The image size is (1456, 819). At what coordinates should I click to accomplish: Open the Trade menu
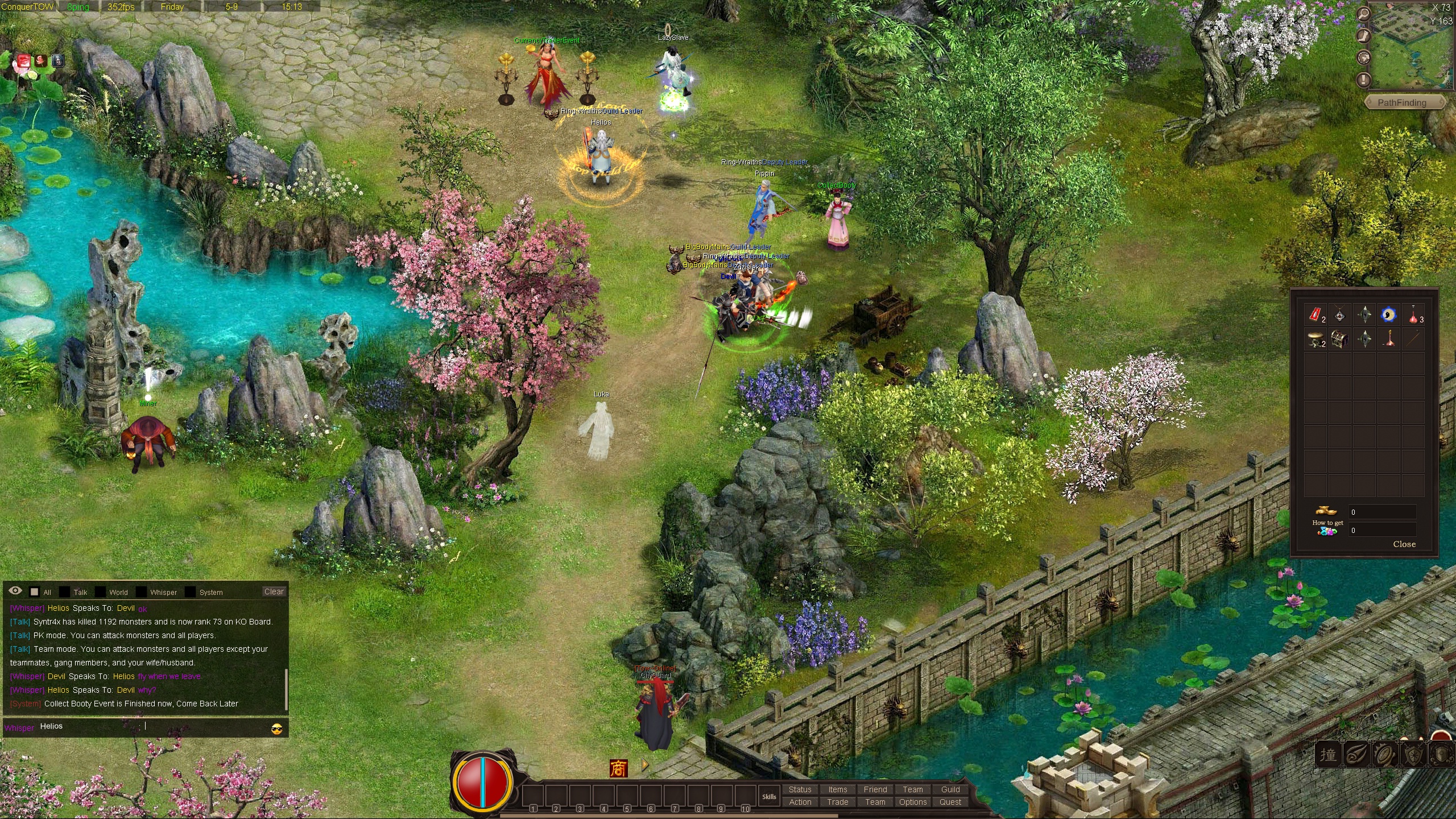coord(837,802)
